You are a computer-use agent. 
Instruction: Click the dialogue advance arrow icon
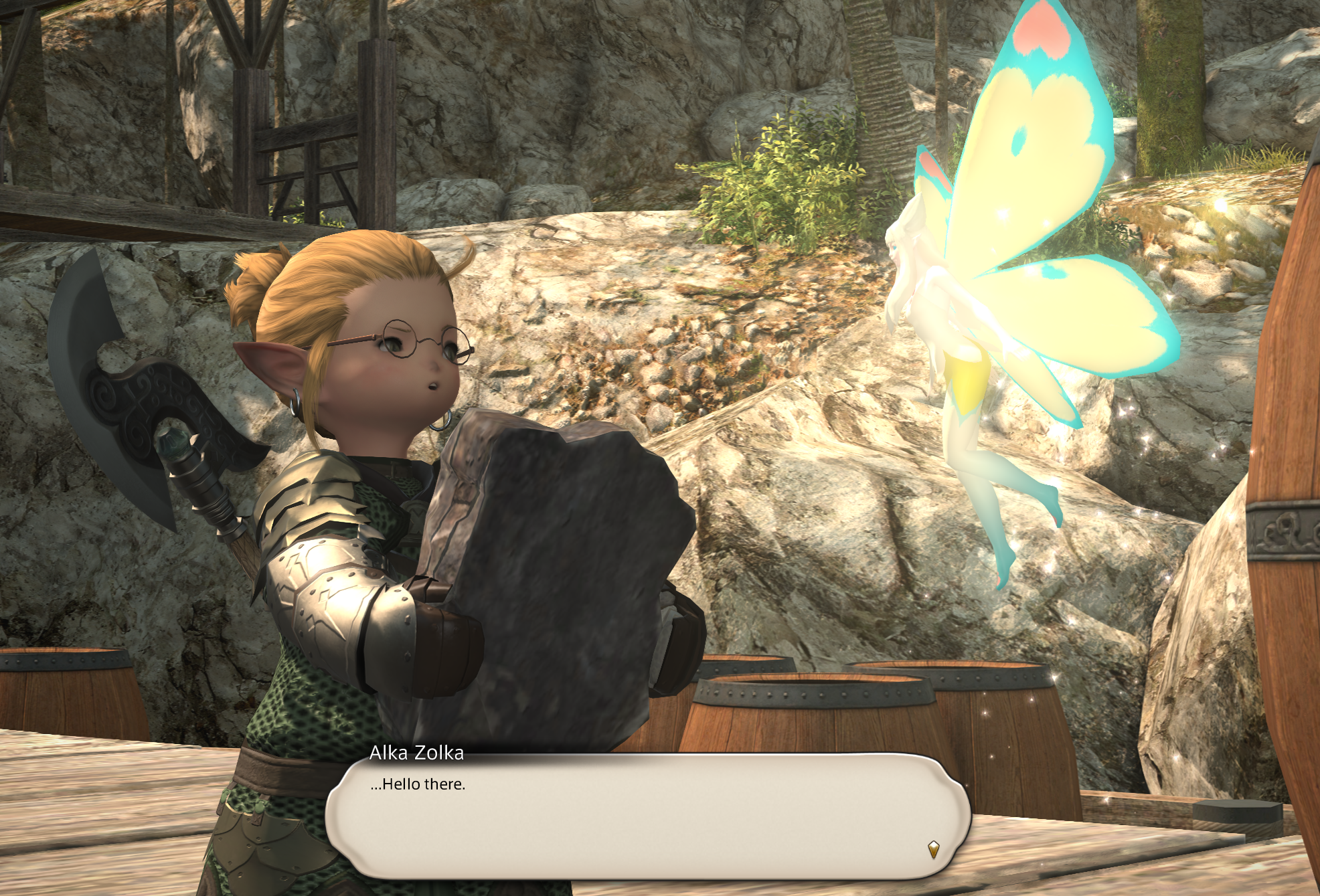(x=933, y=850)
